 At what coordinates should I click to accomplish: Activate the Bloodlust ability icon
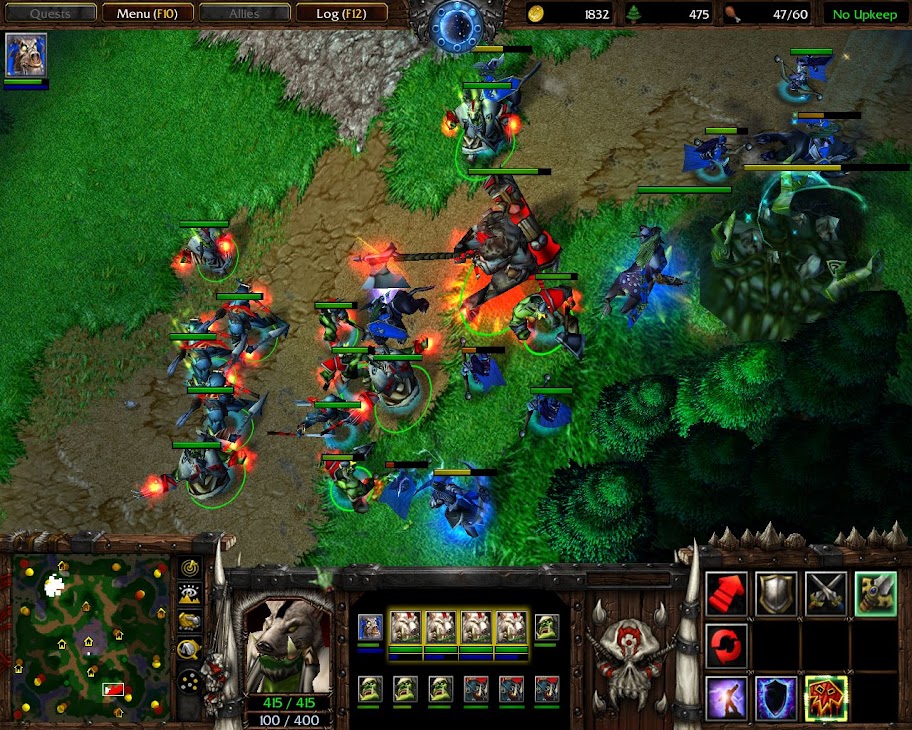point(826,697)
